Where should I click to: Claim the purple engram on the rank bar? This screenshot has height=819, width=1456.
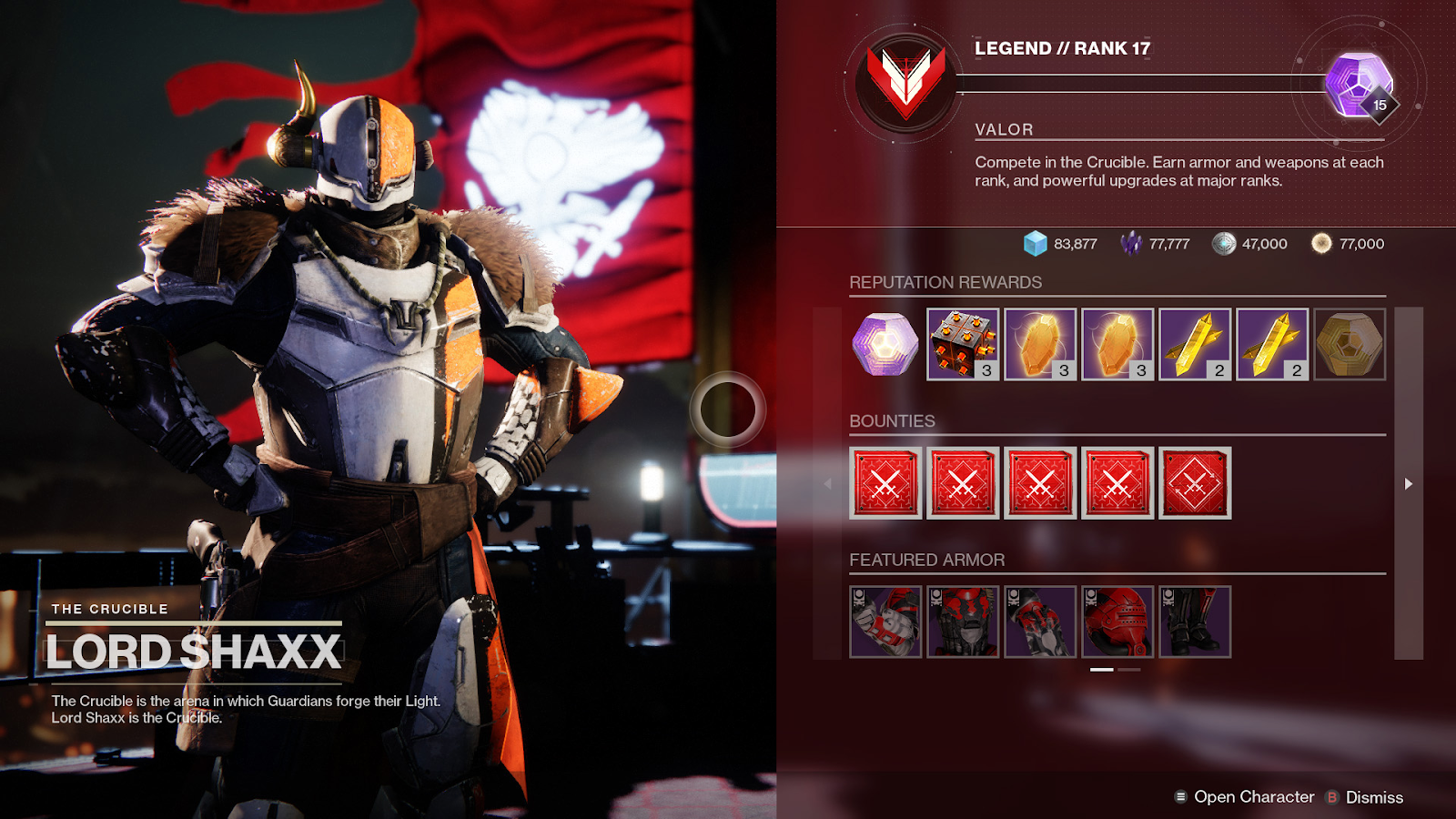click(x=1358, y=85)
